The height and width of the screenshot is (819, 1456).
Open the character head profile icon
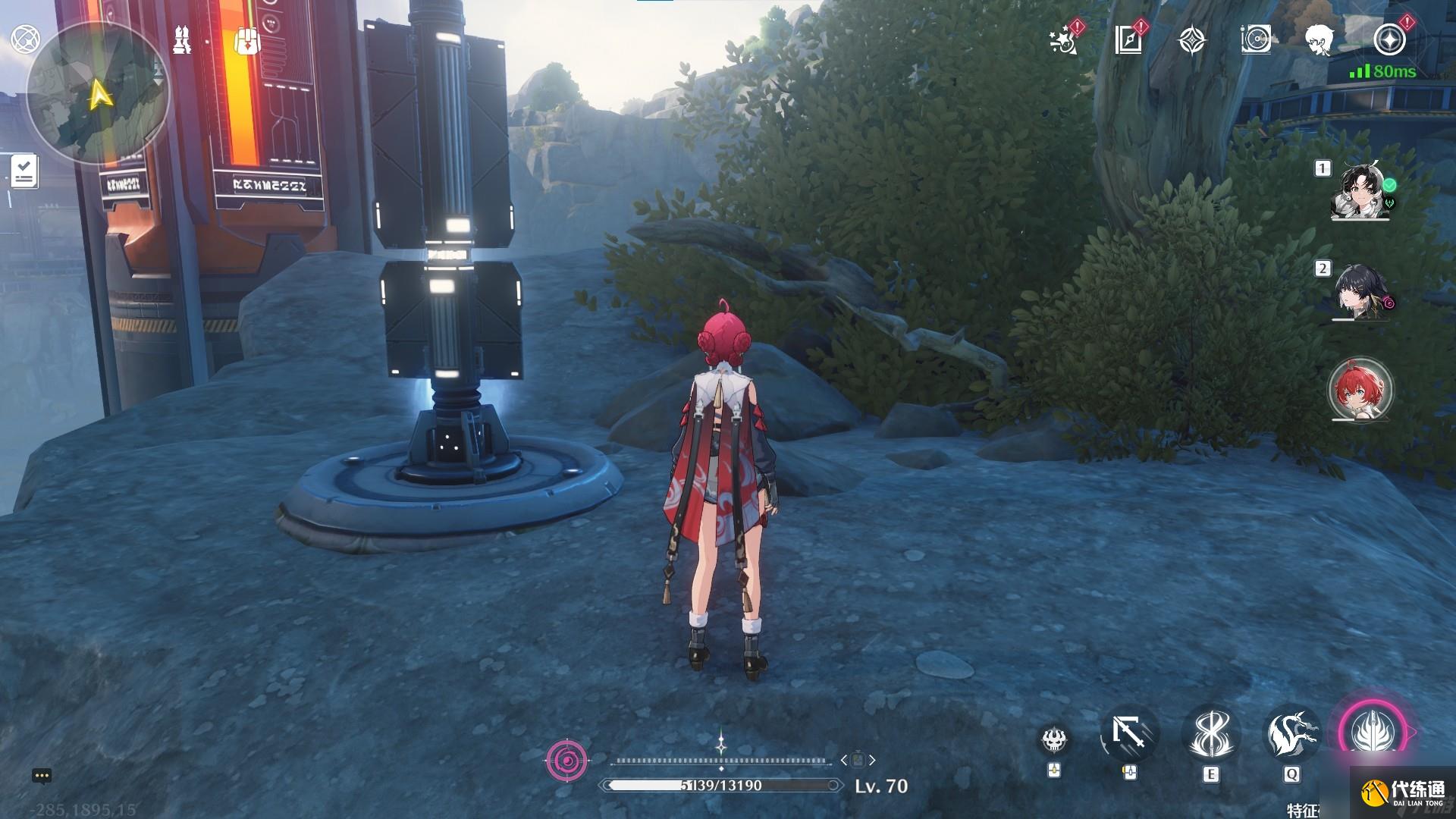1319,39
